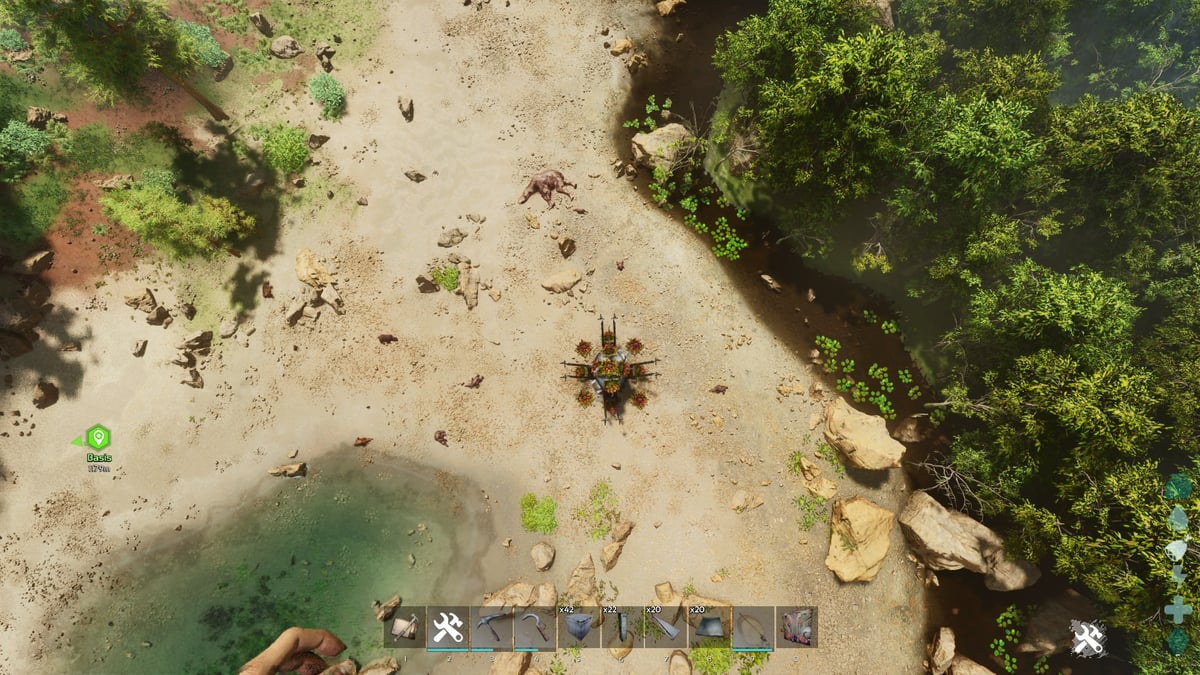Use the raw meat hotbar slot

pos(796,627)
